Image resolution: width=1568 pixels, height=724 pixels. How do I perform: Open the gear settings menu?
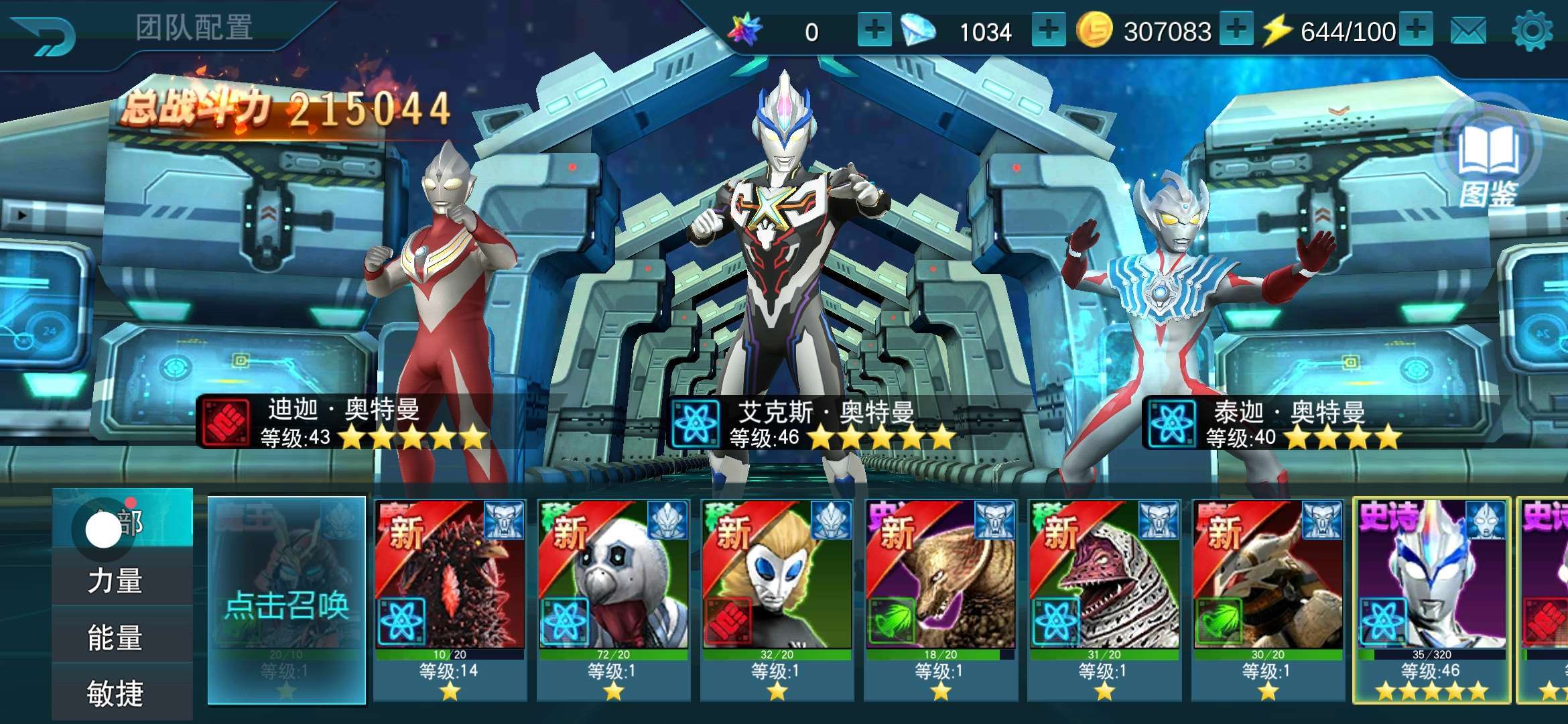tap(1532, 32)
